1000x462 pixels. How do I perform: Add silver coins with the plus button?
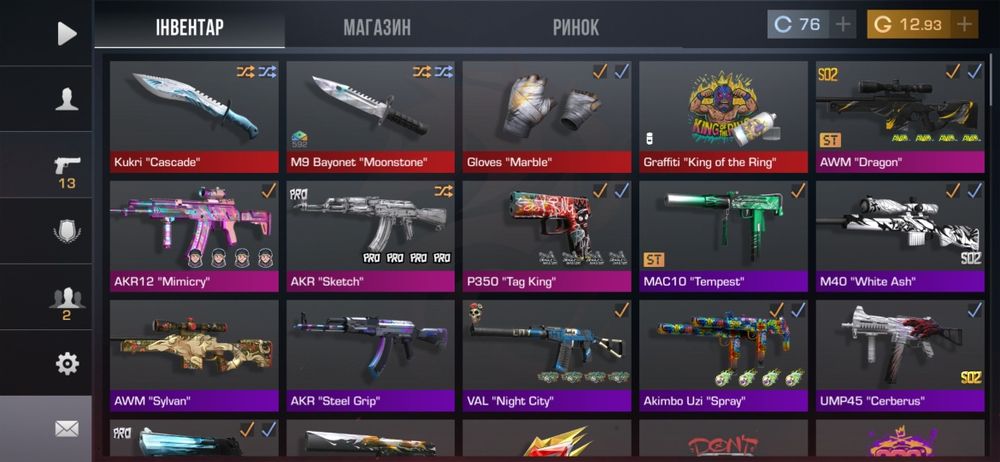click(x=843, y=24)
